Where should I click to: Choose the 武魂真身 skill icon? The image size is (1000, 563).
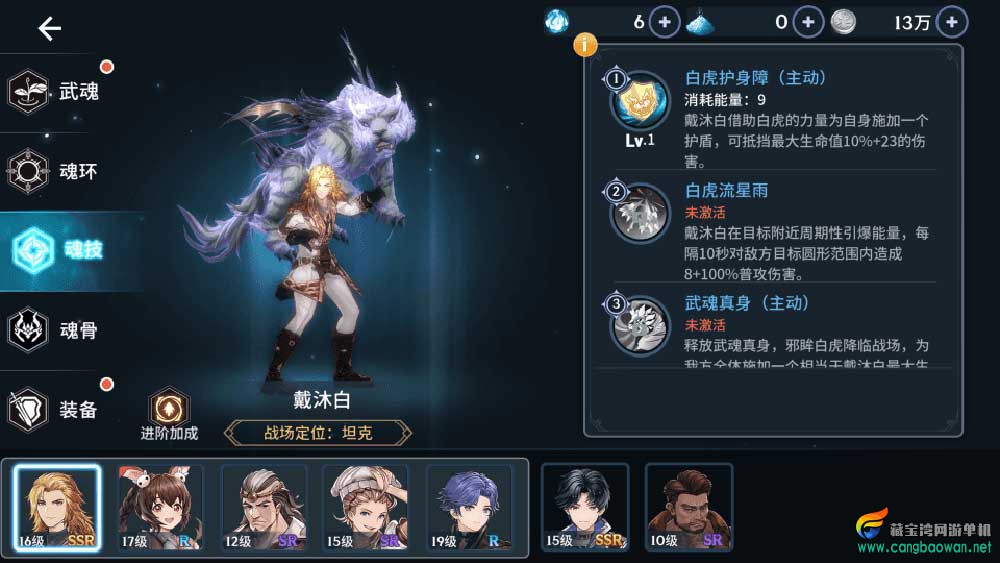coord(639,324)
